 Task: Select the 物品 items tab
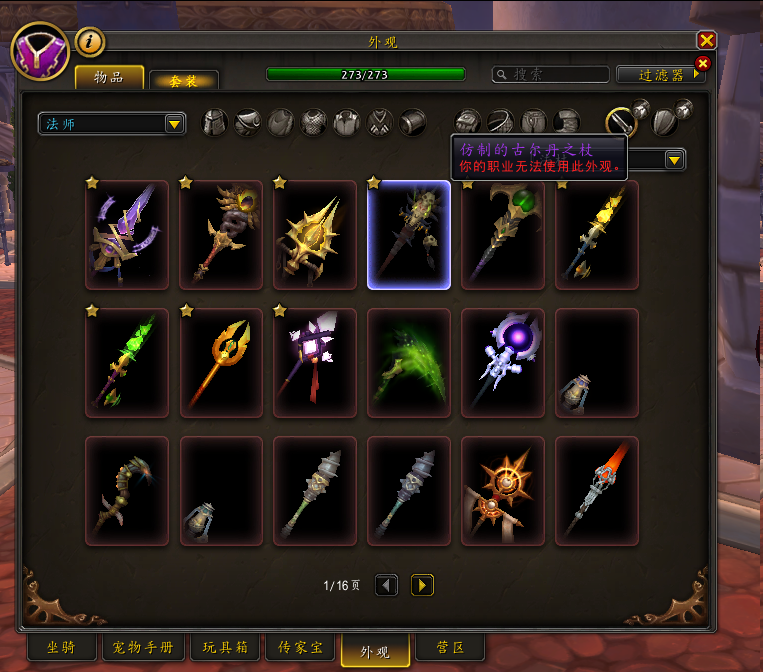[109, 77]
